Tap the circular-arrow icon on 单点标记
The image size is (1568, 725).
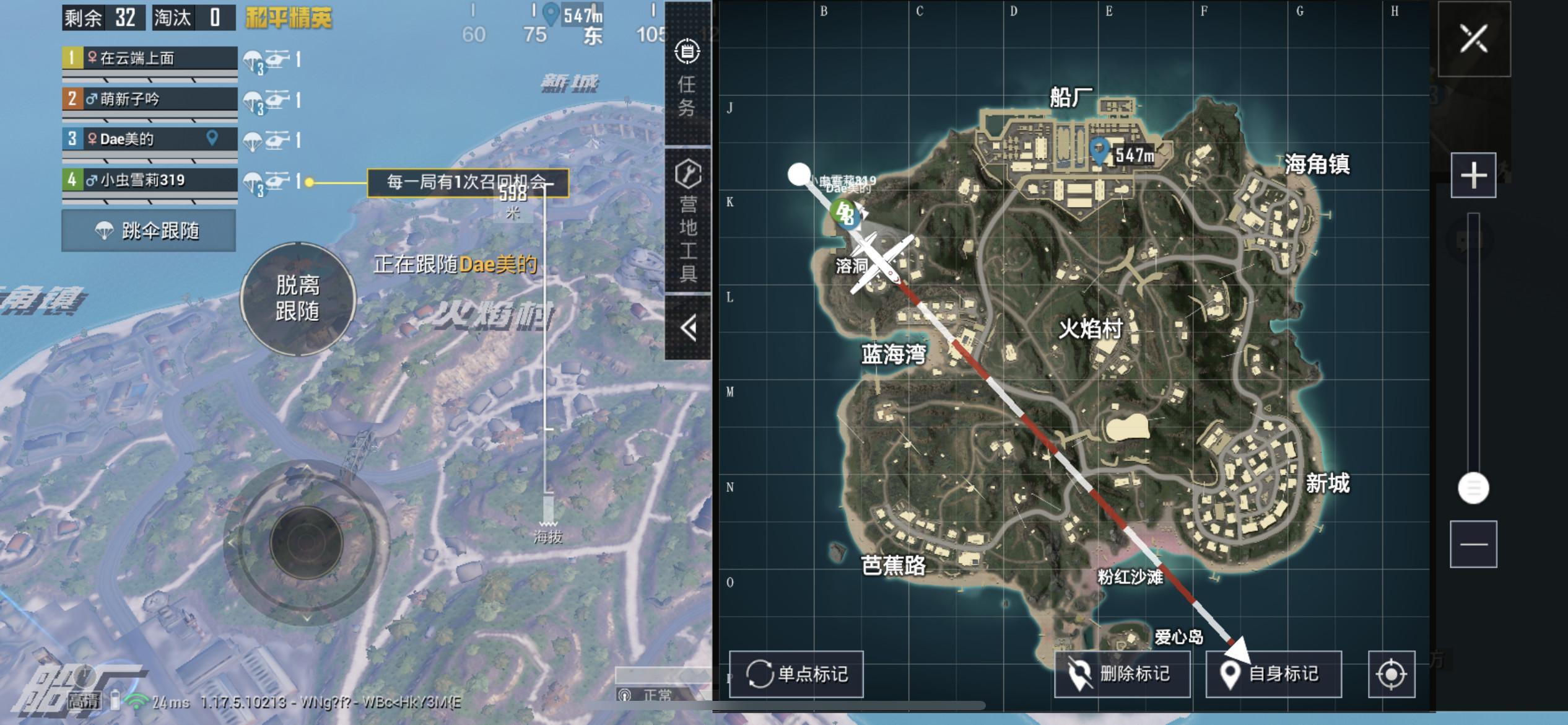point(761,674)
